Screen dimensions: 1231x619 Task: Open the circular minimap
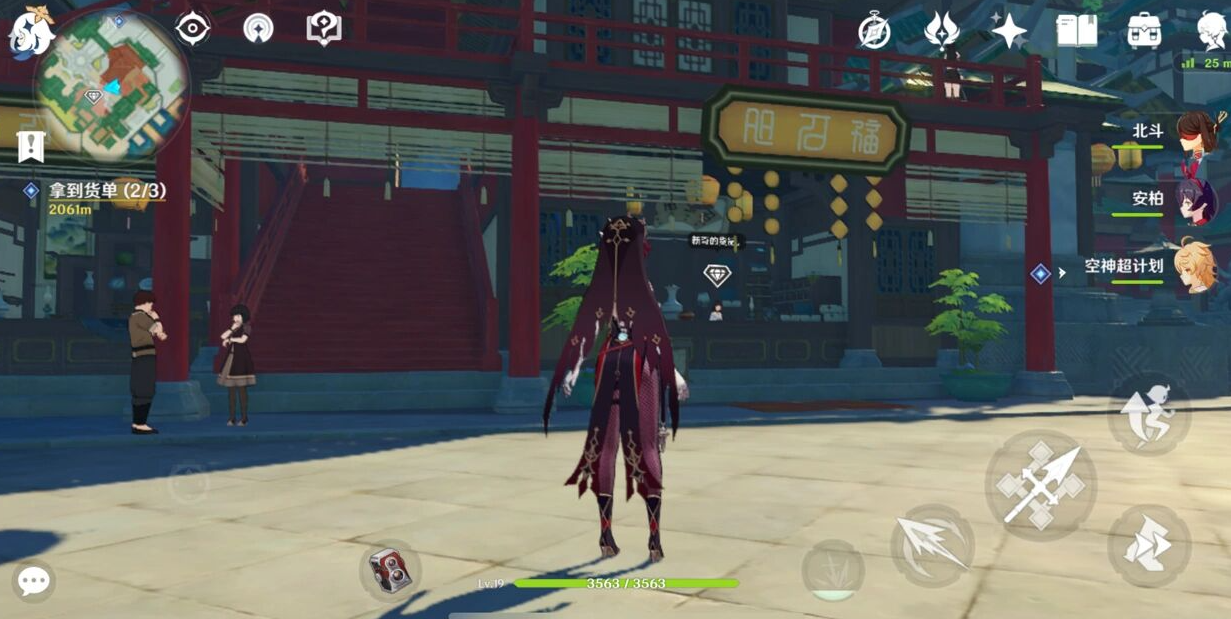(x=111, y=86)
